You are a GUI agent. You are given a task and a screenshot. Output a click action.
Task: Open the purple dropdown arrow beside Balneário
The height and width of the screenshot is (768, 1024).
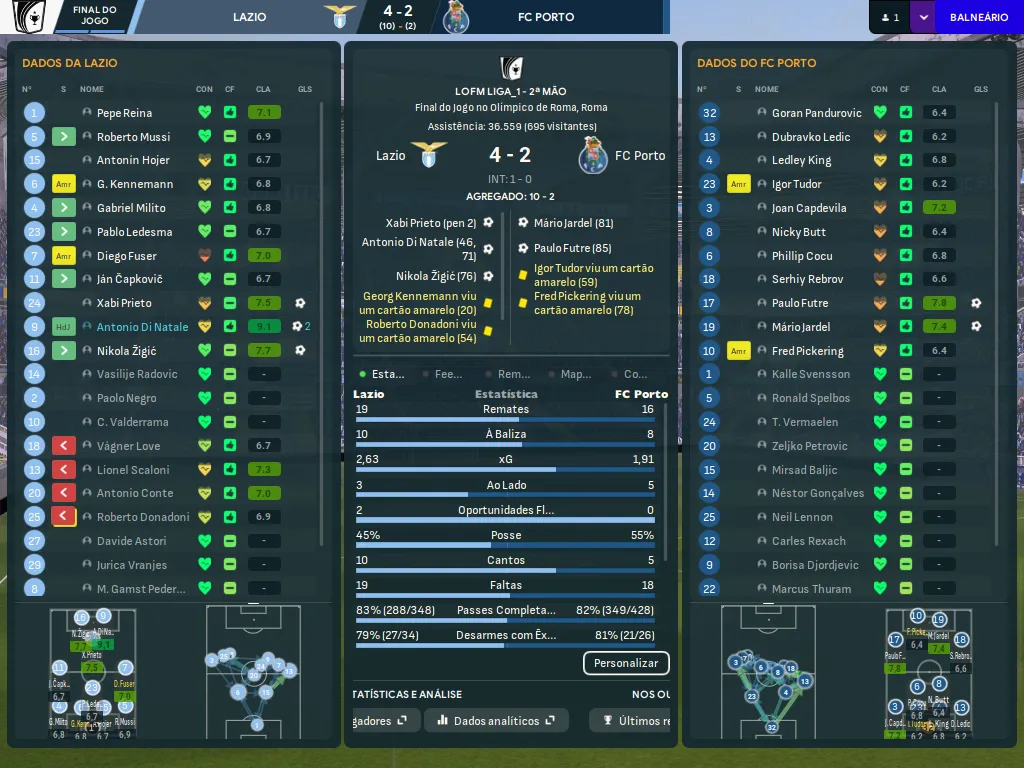922,17
